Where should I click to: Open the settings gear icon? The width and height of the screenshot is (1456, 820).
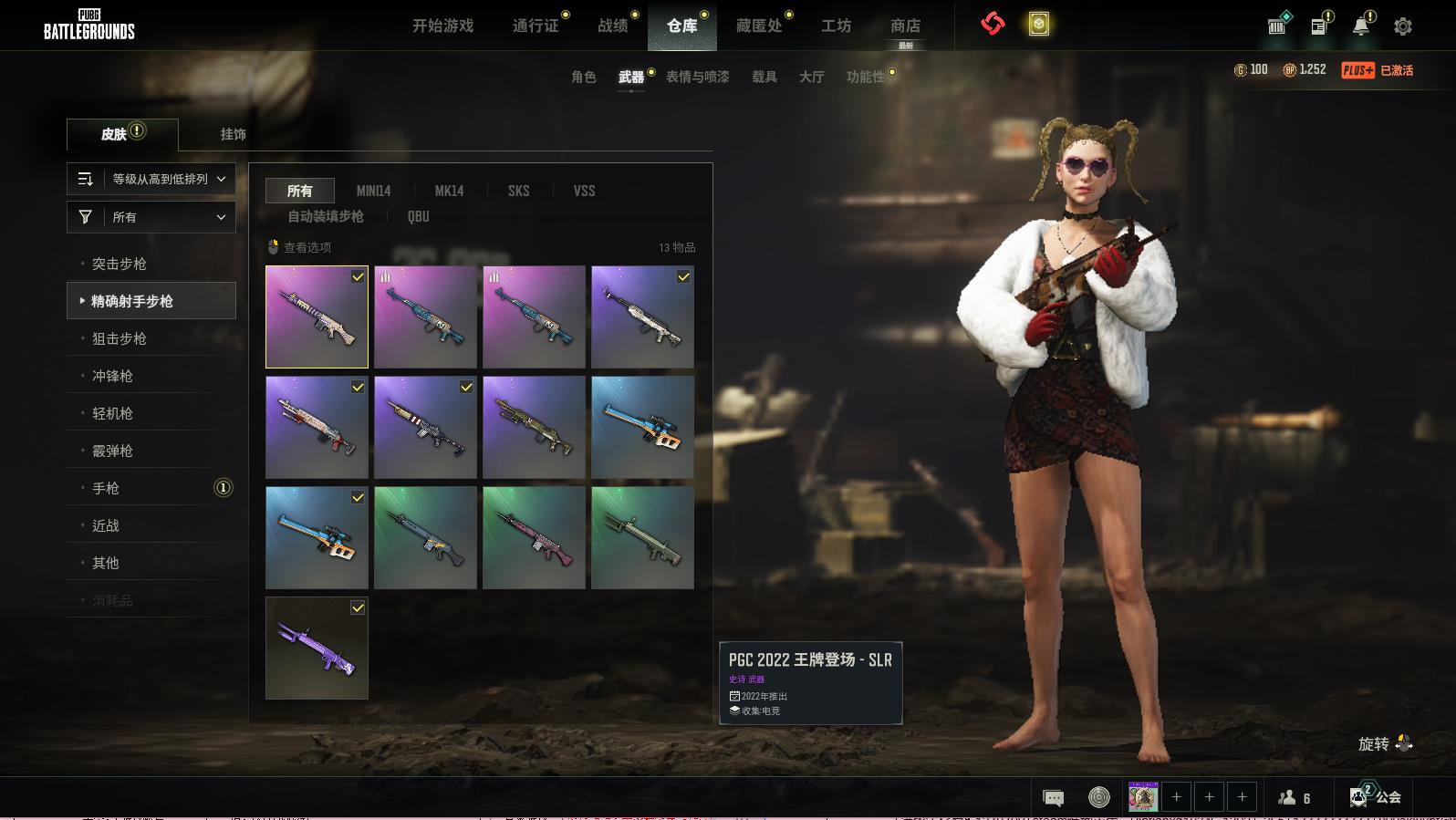point(1402,26)
